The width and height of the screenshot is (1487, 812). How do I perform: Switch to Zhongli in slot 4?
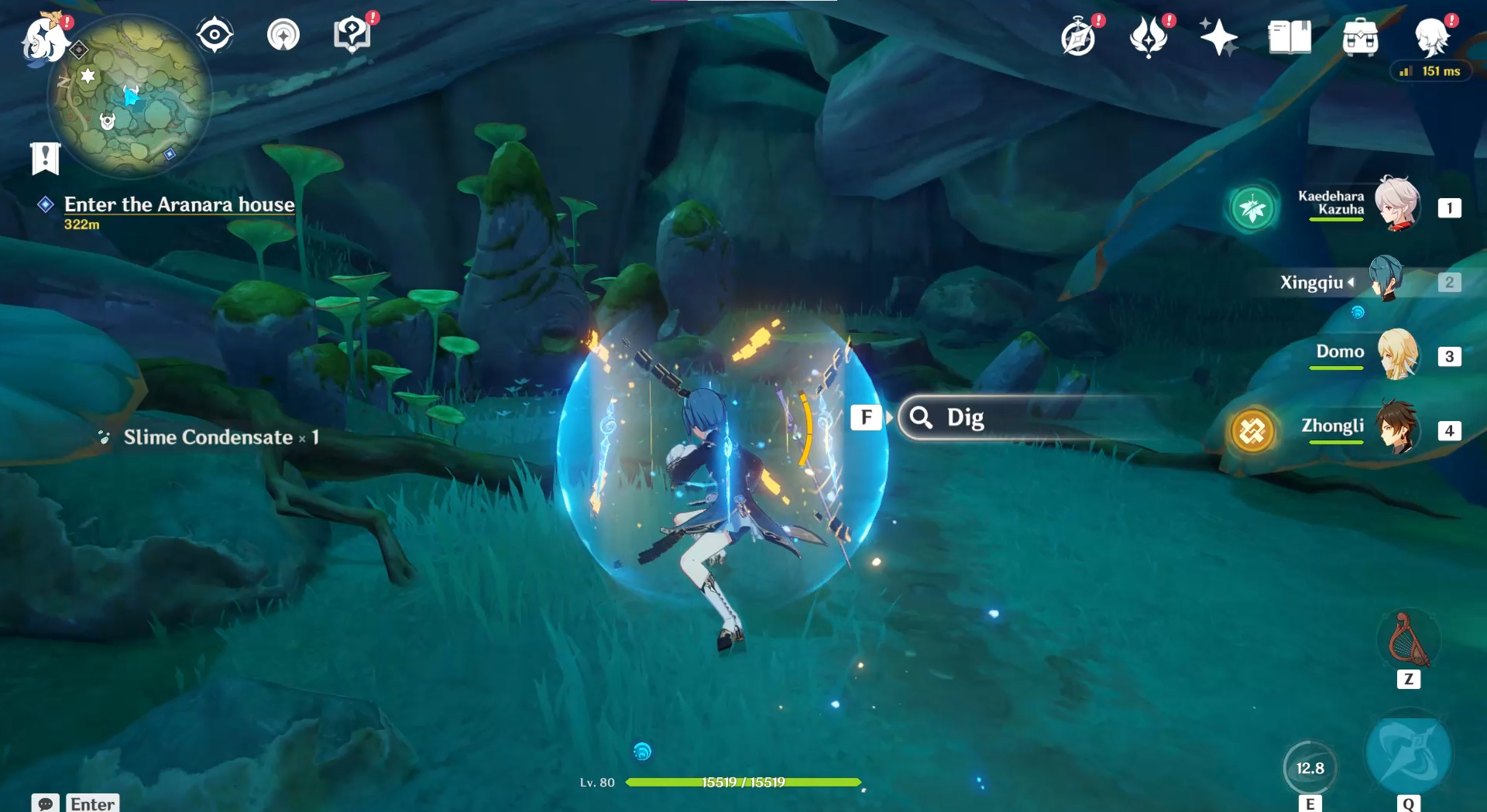point(1399,432)
